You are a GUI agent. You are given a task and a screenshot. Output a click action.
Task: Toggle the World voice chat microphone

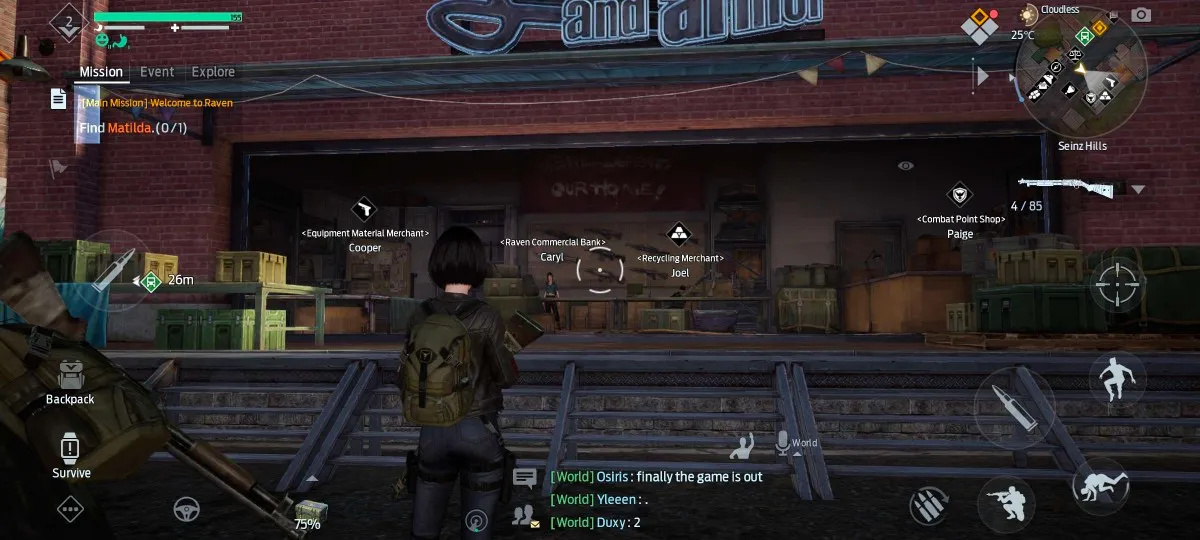pos(783,442)
